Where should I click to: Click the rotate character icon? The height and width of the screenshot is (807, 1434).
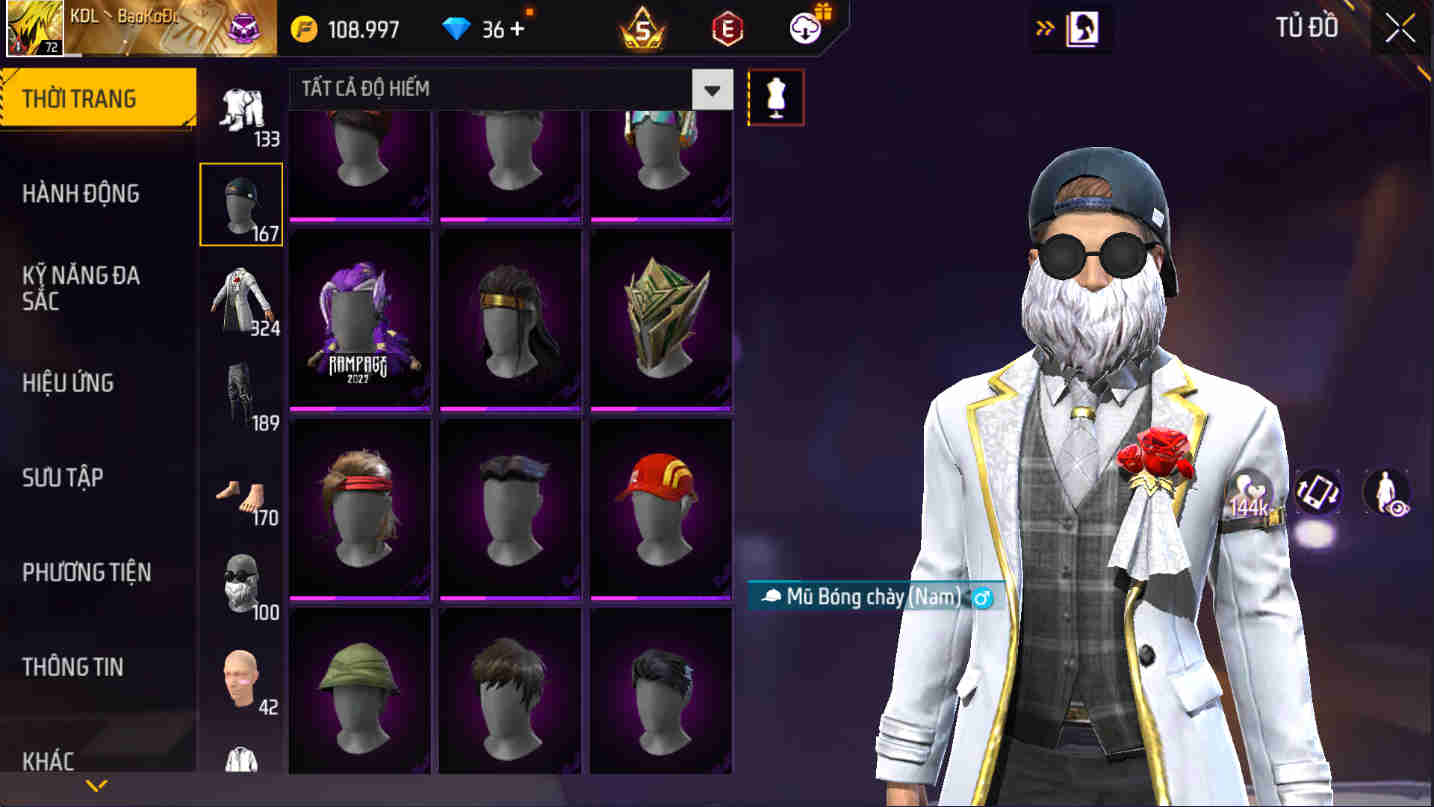tap(1318, 491)
